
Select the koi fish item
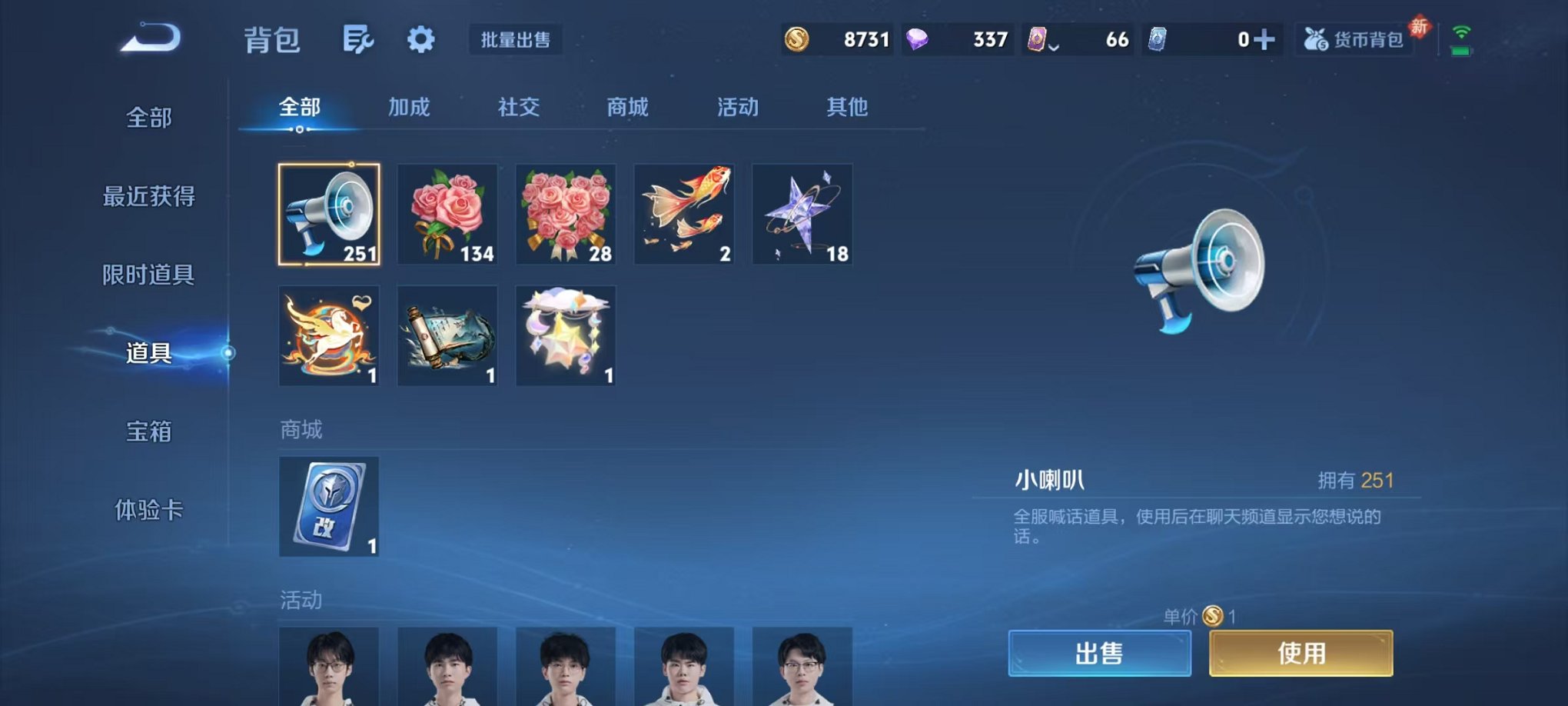click(x=683, y=213)
